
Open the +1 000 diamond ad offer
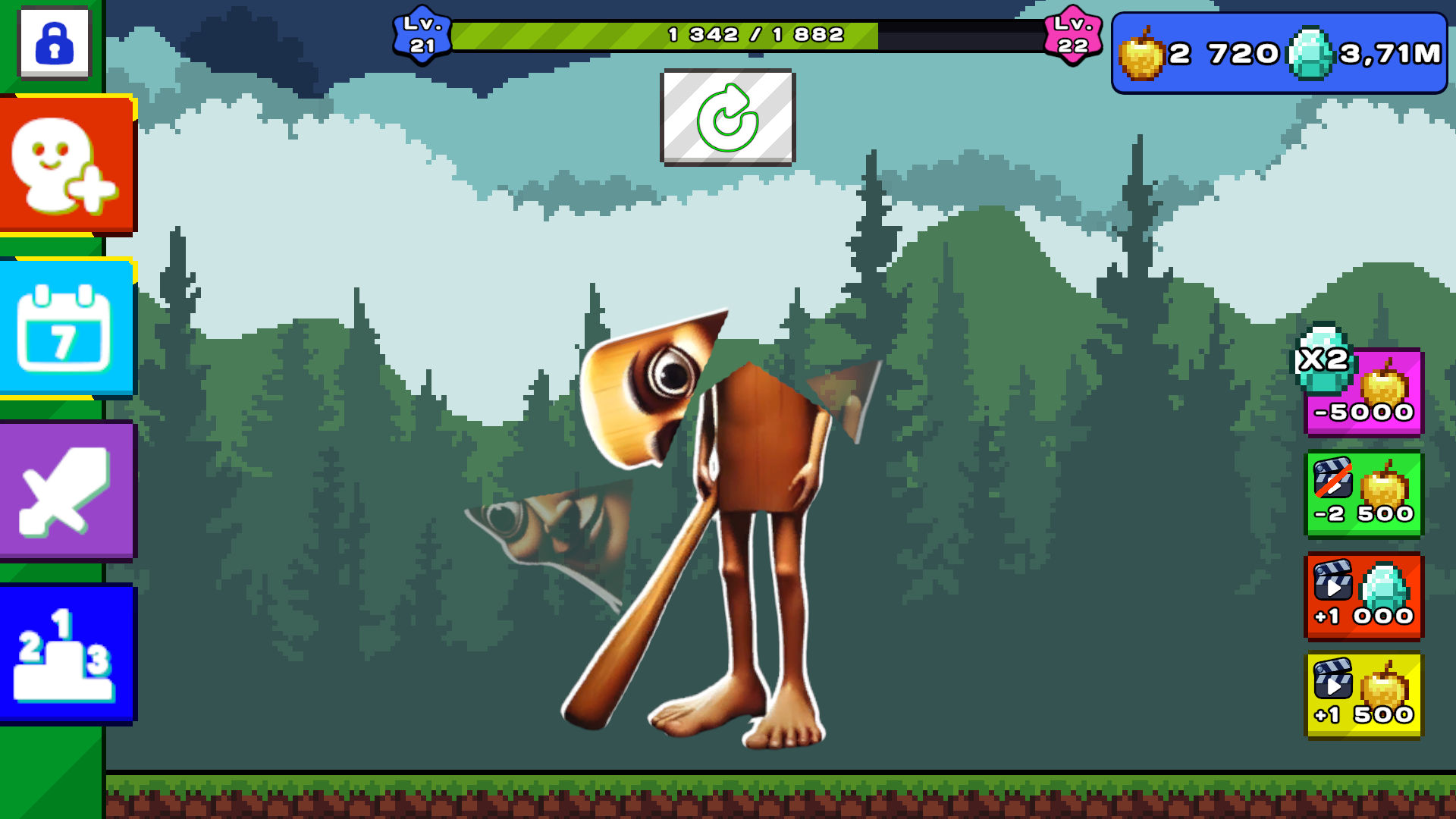[1363, 598]
